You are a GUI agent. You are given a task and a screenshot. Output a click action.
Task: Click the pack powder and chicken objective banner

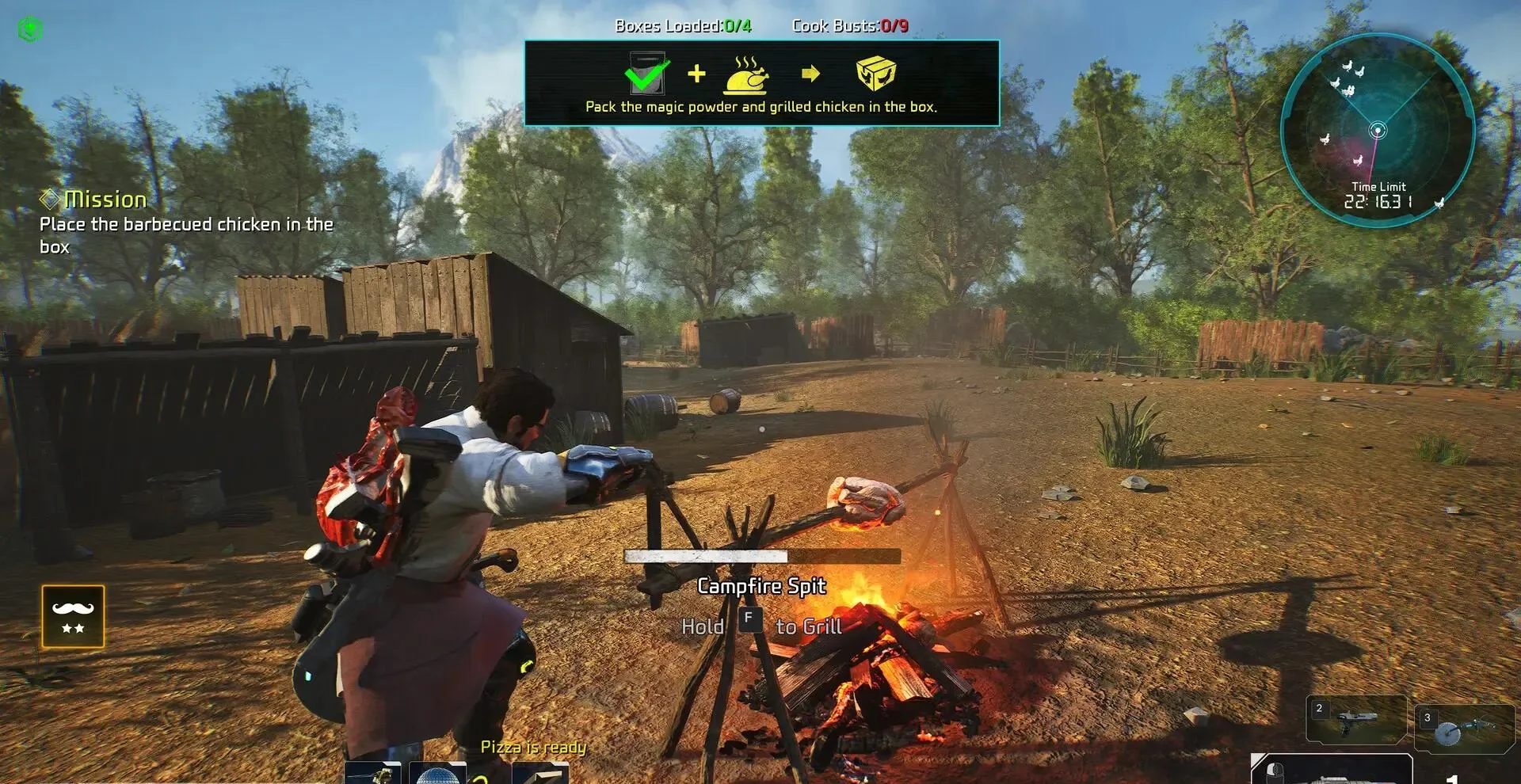(x=761, y=83)
